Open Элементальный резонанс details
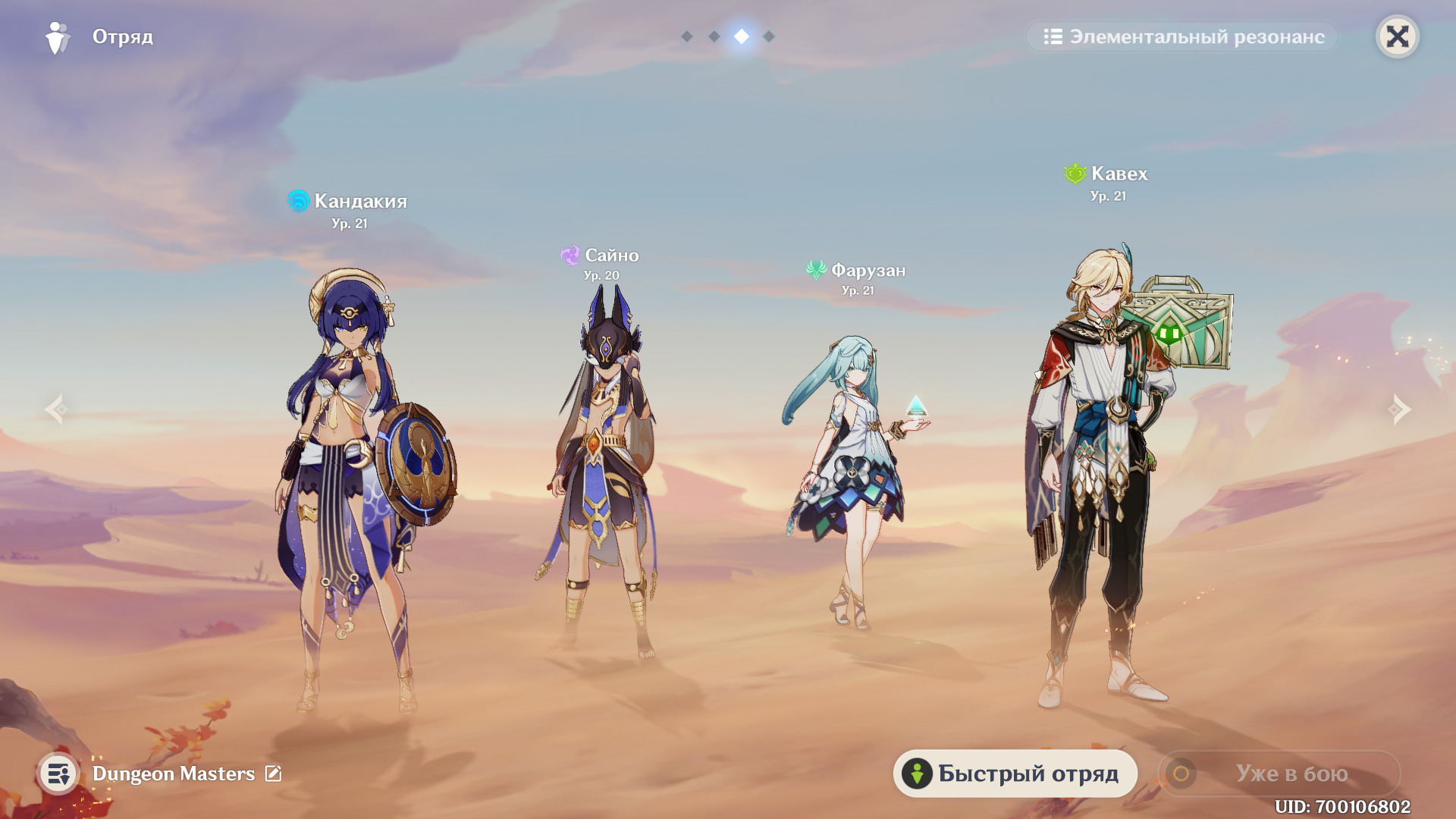1456x819 pixels. [1183, 36]
